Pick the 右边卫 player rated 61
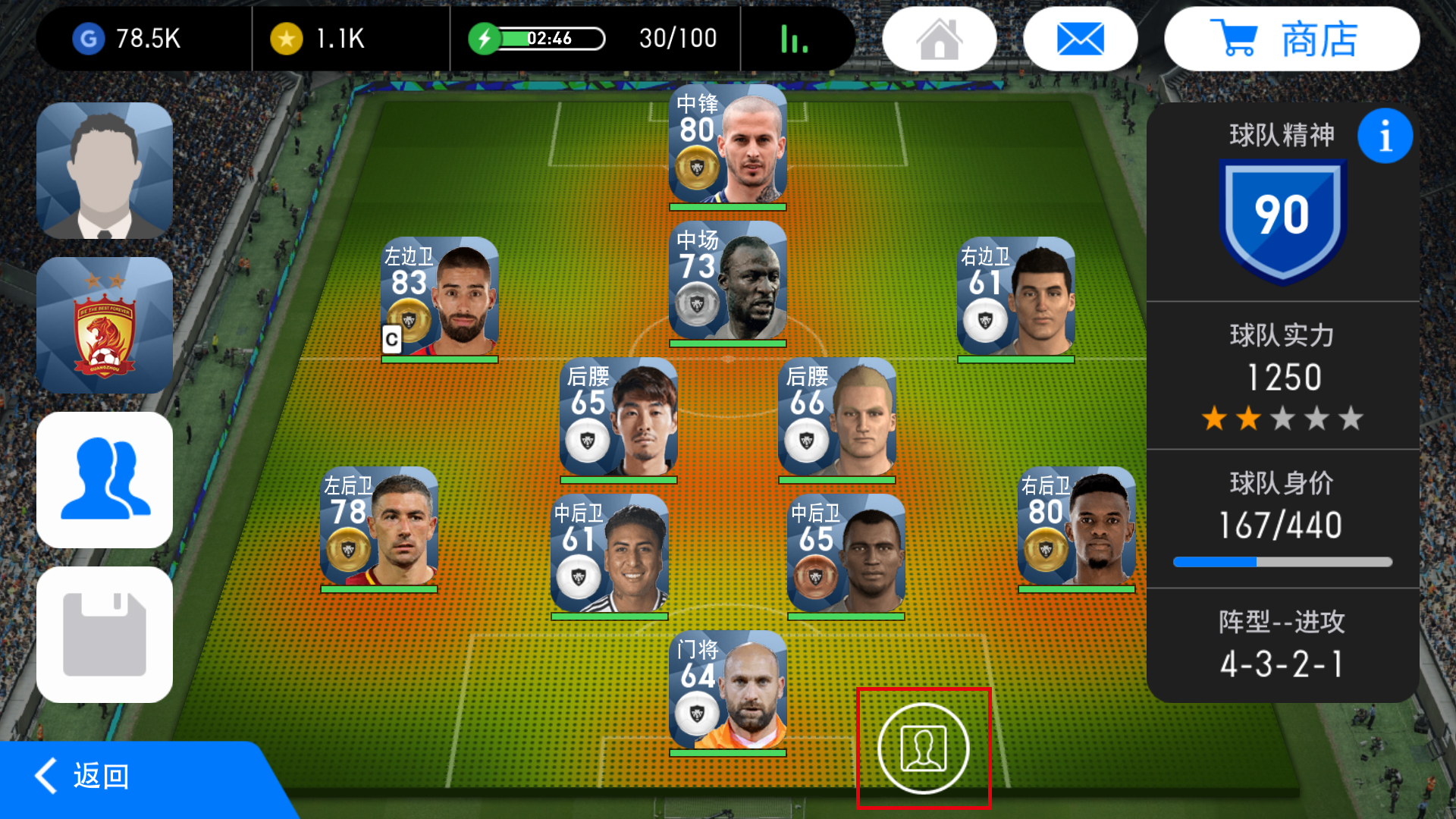The width and height of the screenshot is (1456, 819). pyautogui.click(x=1016, y=298)
